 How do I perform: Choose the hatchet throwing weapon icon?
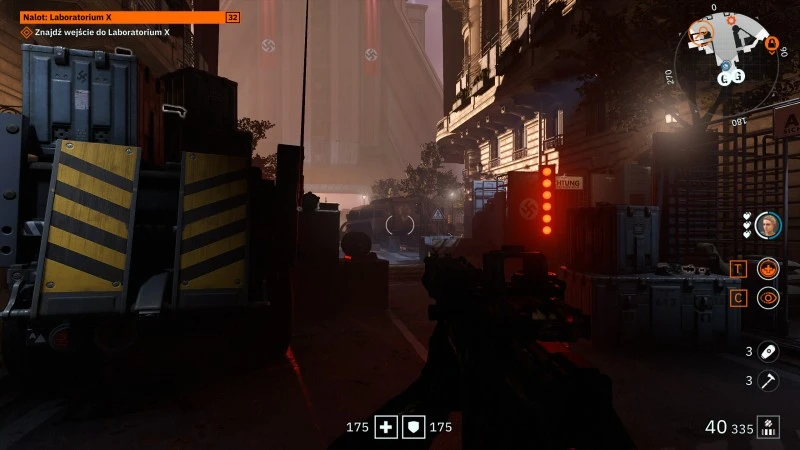768,380
